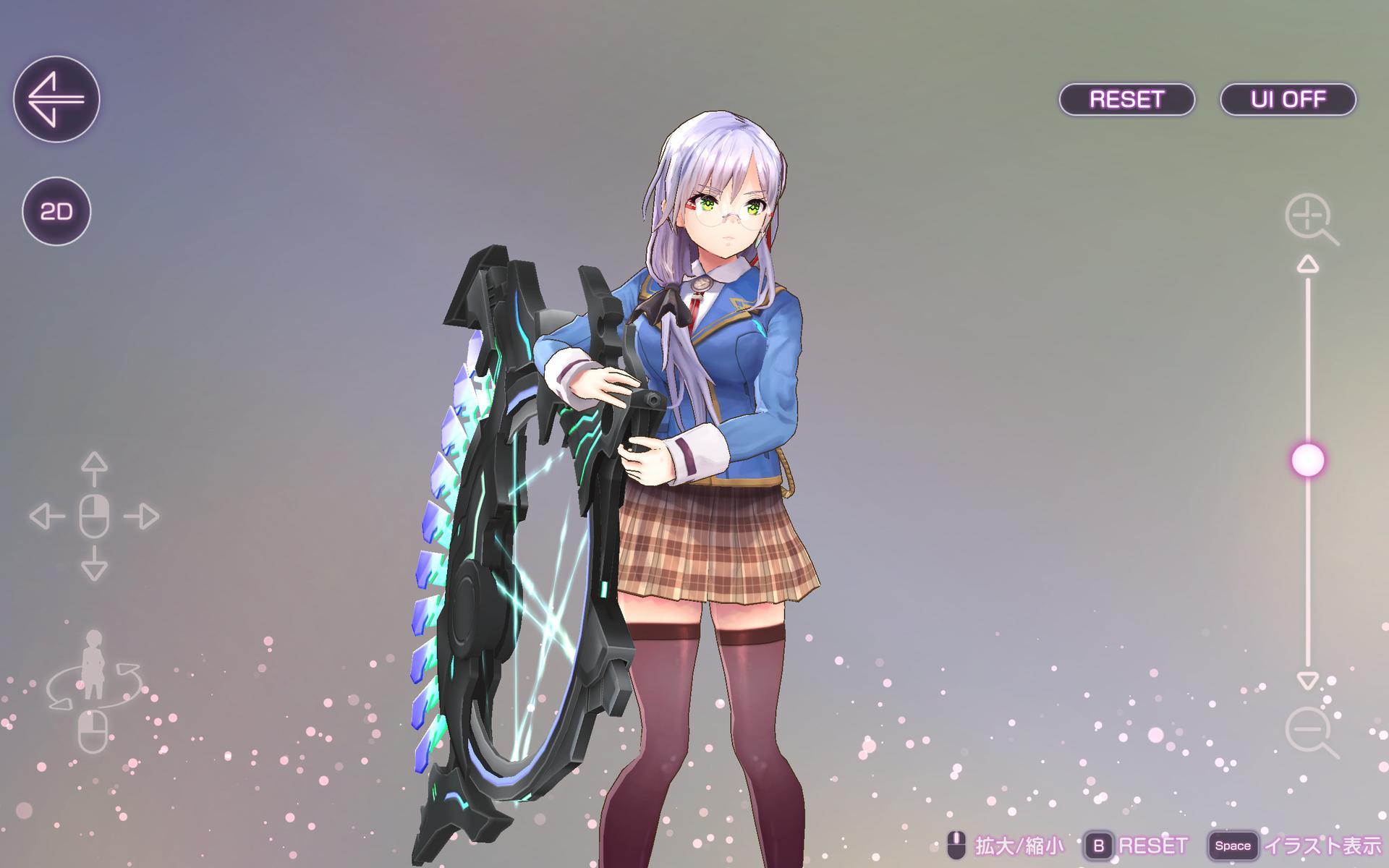
Task: Nudge zoom using the slider's down triangle
Action: (x=1307, y=681)
